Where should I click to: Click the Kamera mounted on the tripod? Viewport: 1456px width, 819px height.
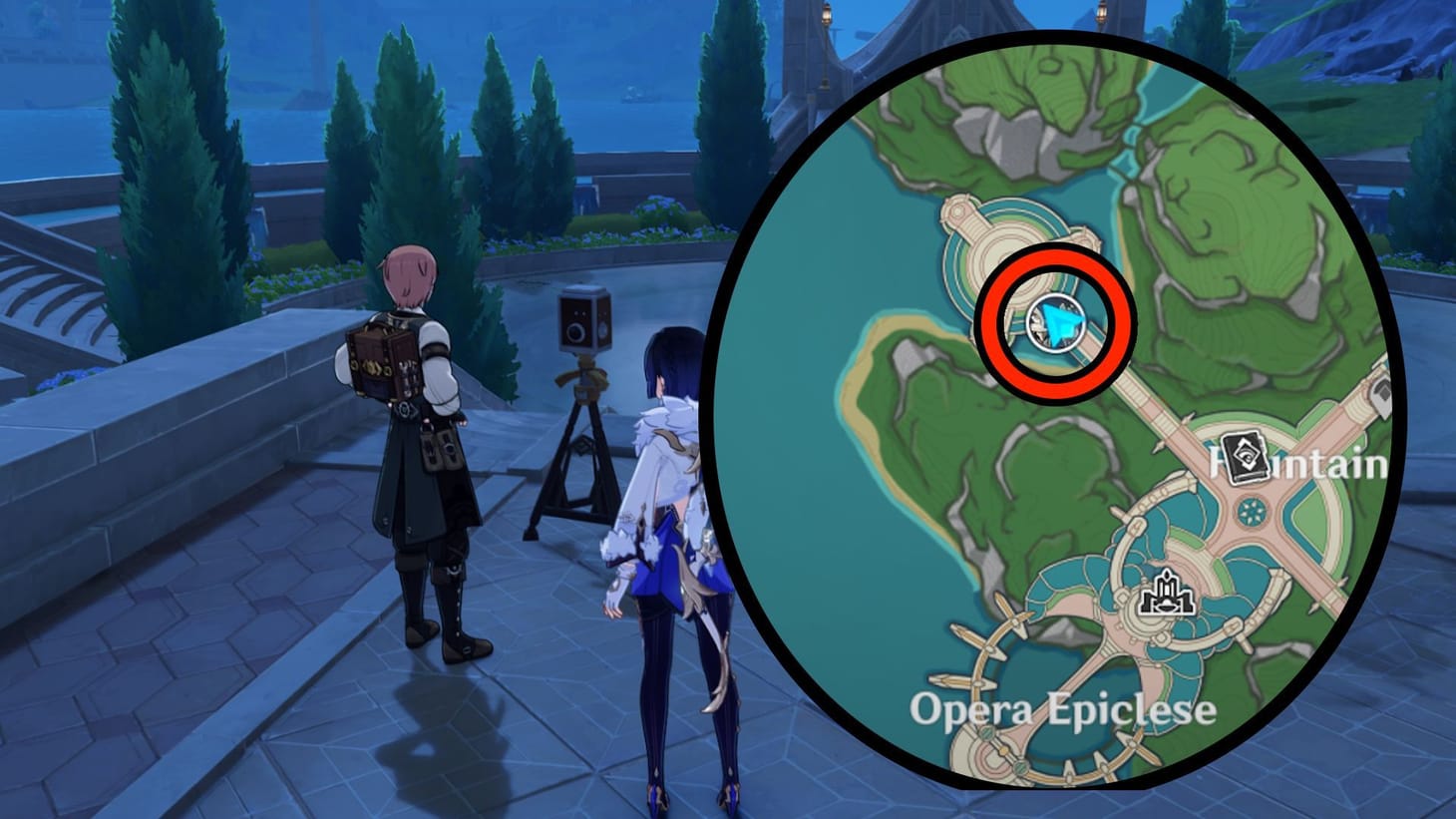click(x=583, y=319)
